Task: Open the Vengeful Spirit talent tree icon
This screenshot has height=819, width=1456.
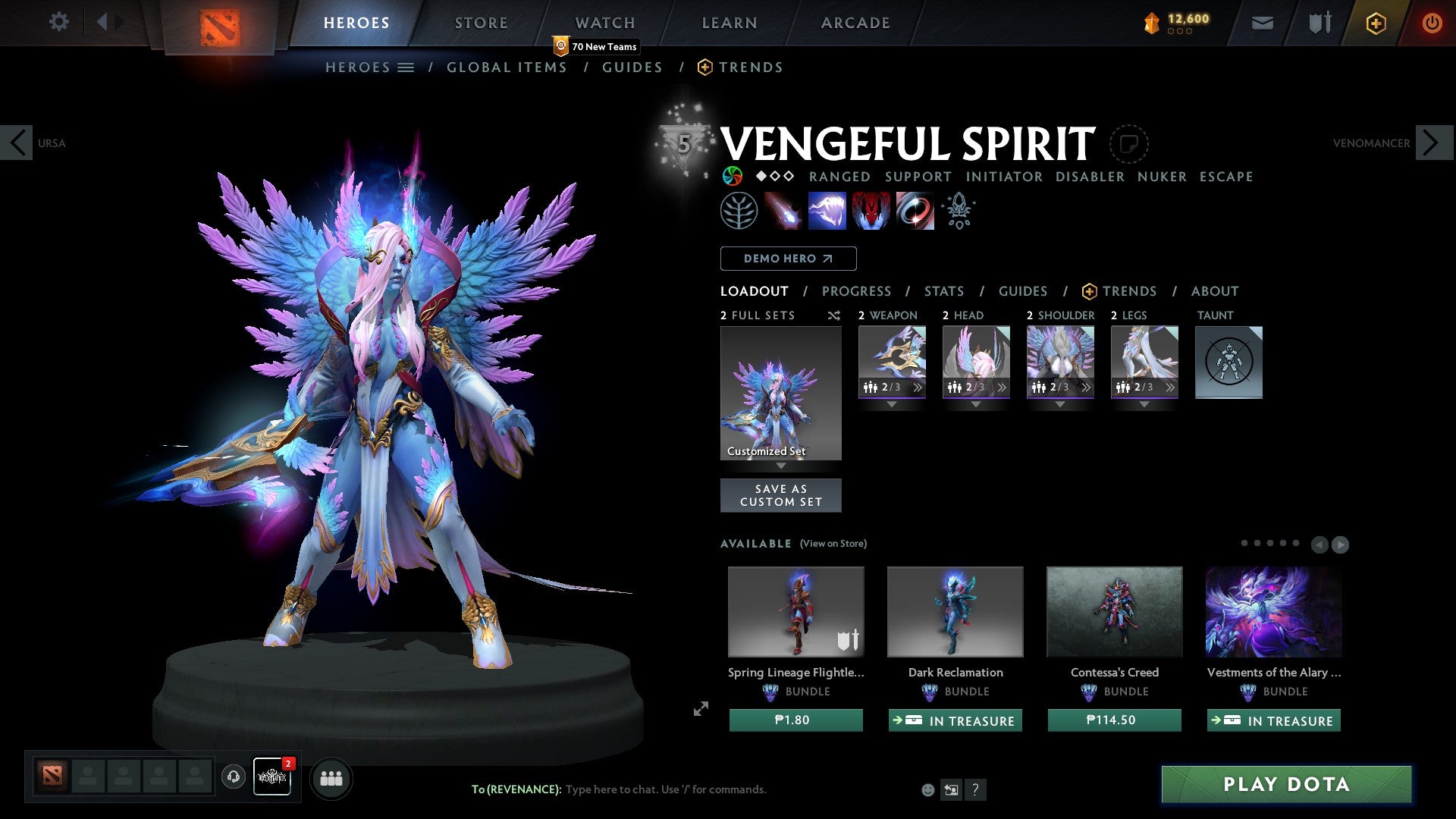Action: (x=739, y=210)
